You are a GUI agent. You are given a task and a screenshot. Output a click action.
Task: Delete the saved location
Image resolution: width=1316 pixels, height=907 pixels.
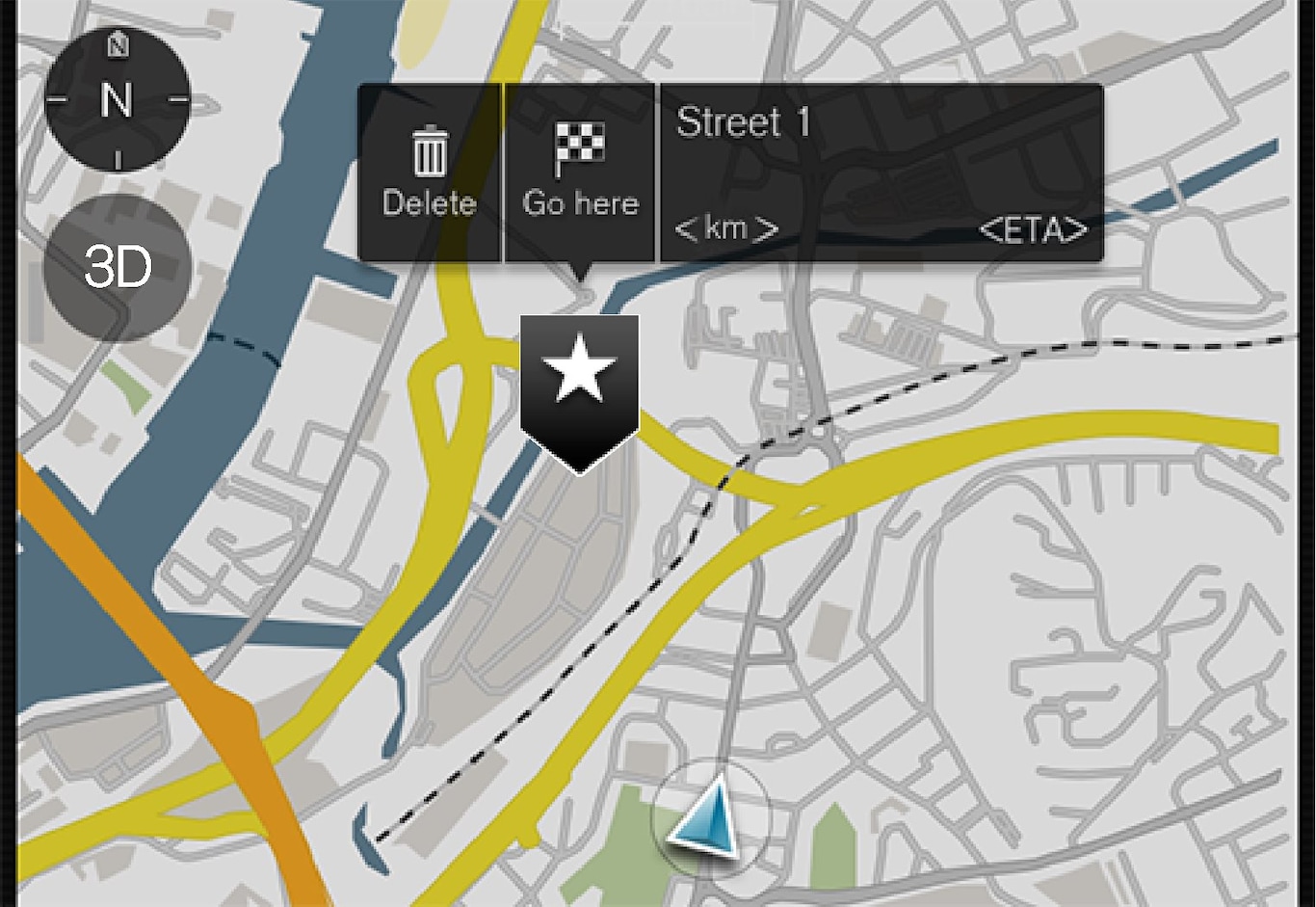pos(430,173)
